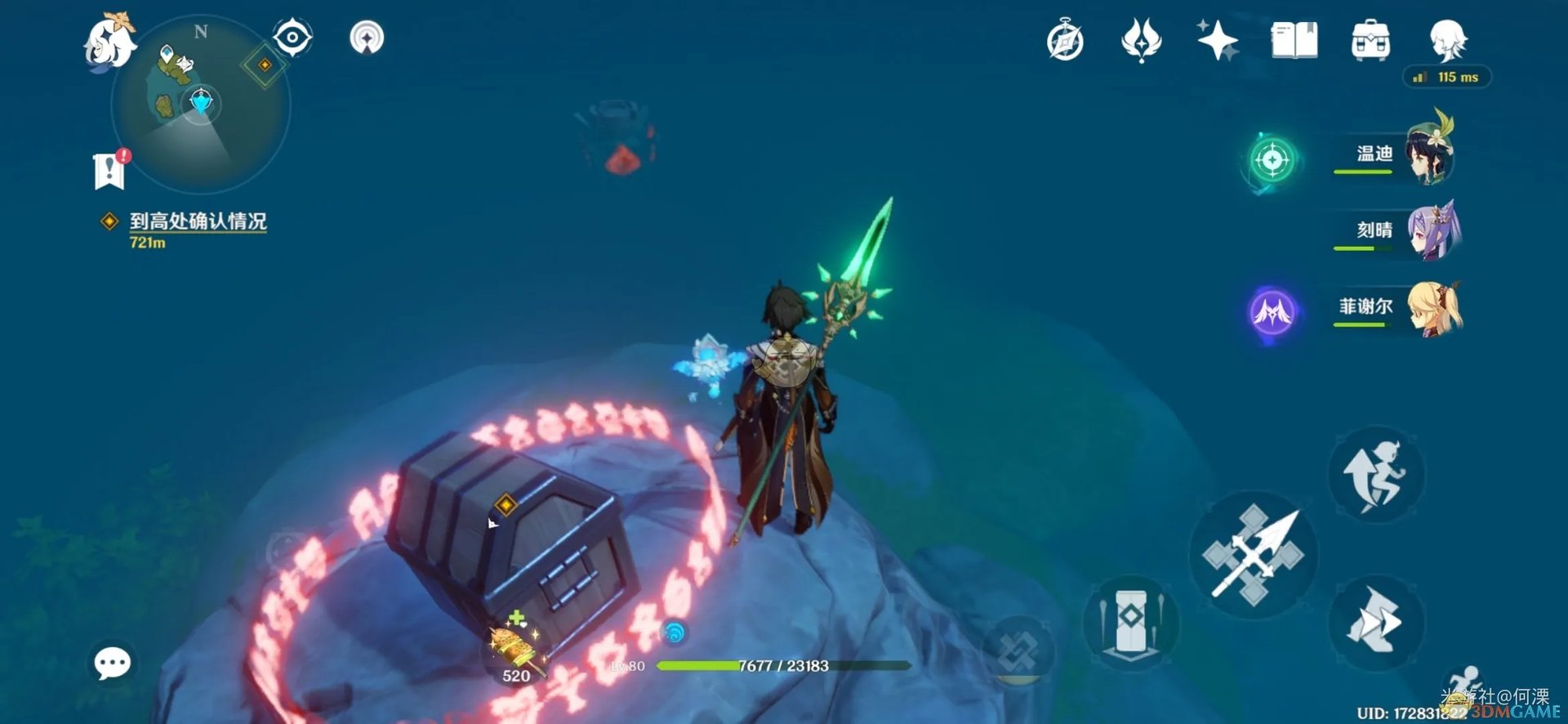Image resolution: width=1568 pixels, height=724 pixels.
Task: Open the chat speech bubble
Action: (112, 663)
